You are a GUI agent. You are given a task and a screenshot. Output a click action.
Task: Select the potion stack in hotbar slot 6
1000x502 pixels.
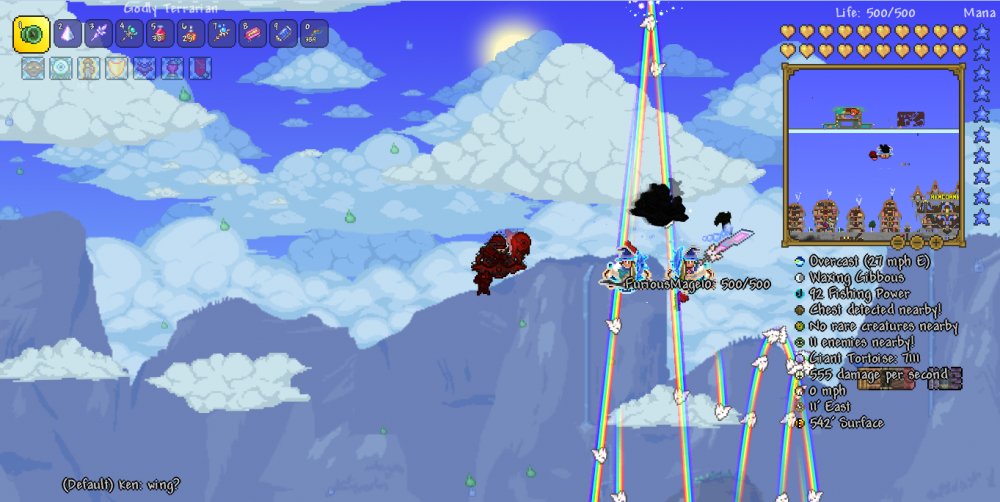(191, 34)
